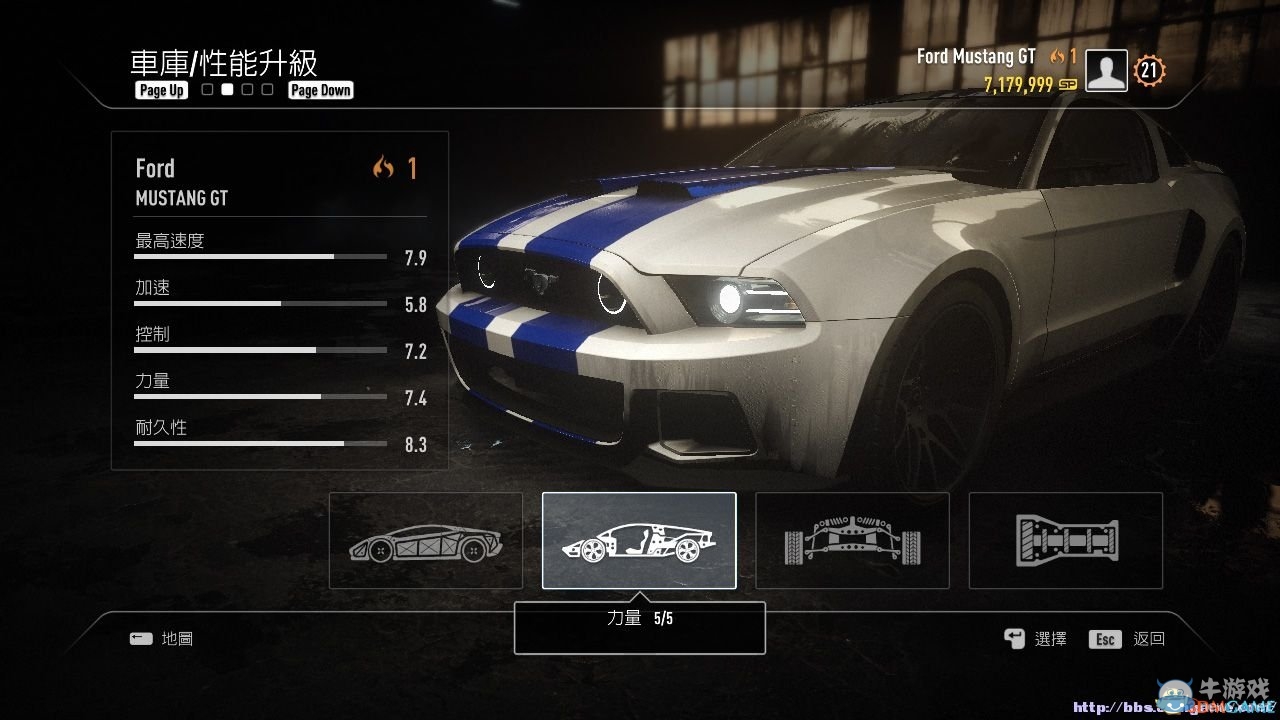Select the first pagination dot
The width and height of the screenshot is (1280, 720).
click(x=206, y=89)
